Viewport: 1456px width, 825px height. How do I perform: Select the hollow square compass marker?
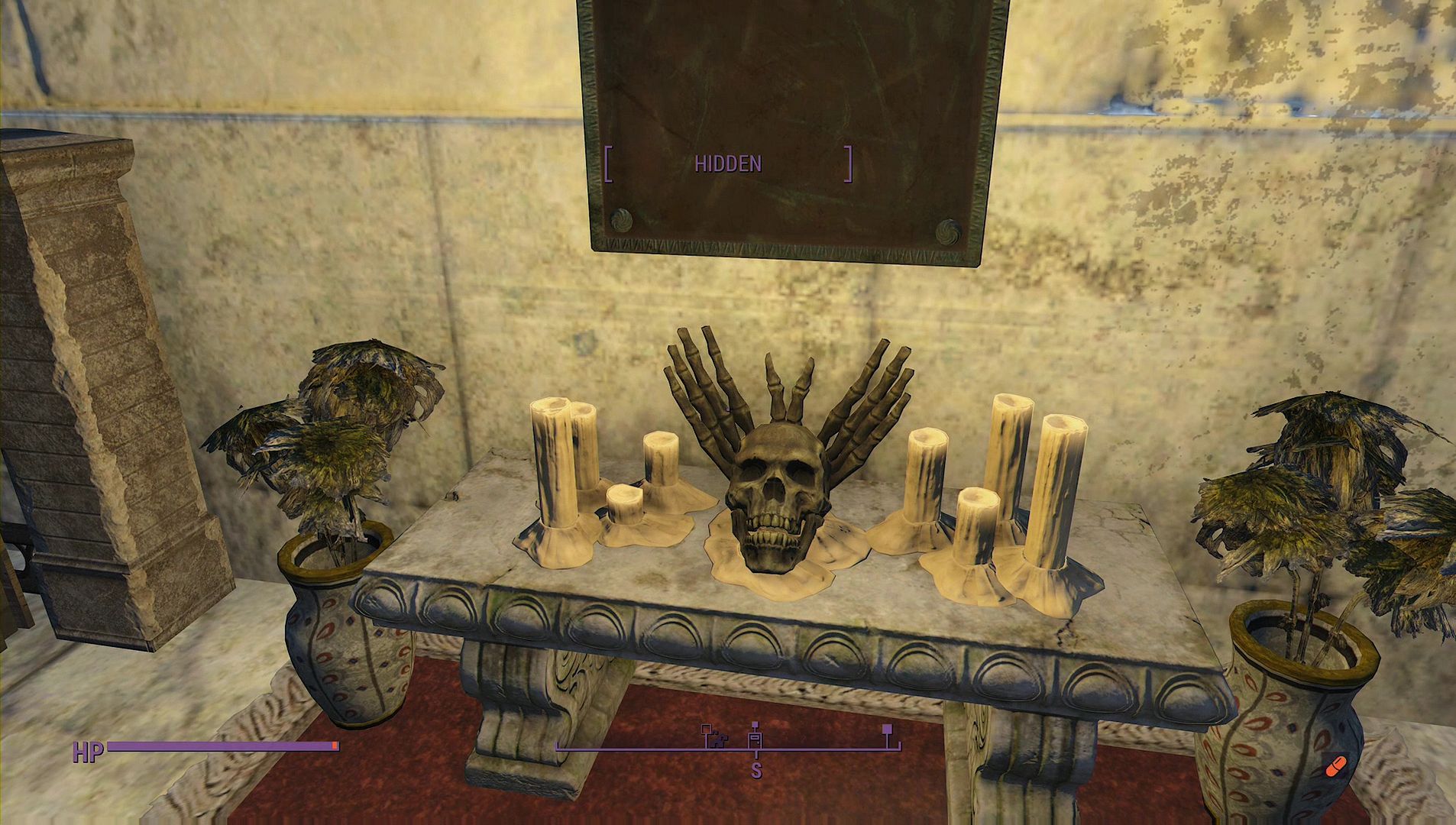click(x=707, y=729)
